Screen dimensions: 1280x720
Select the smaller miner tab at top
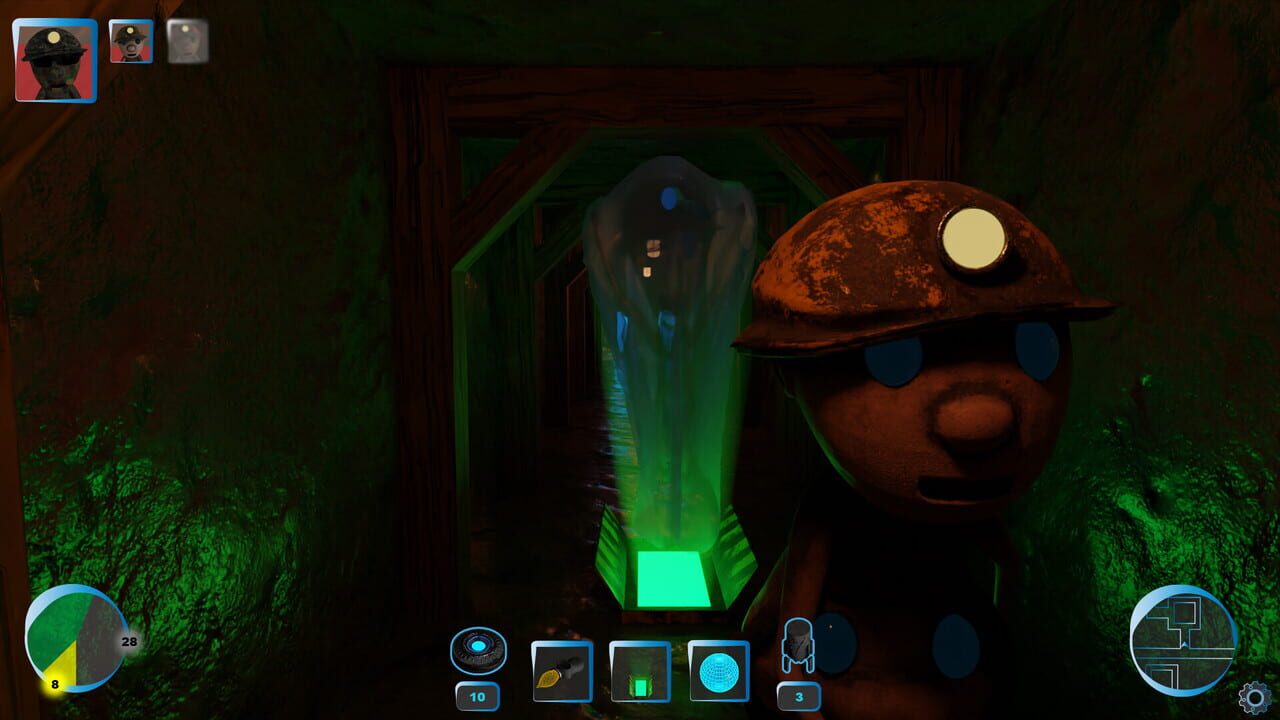point(130,42)
